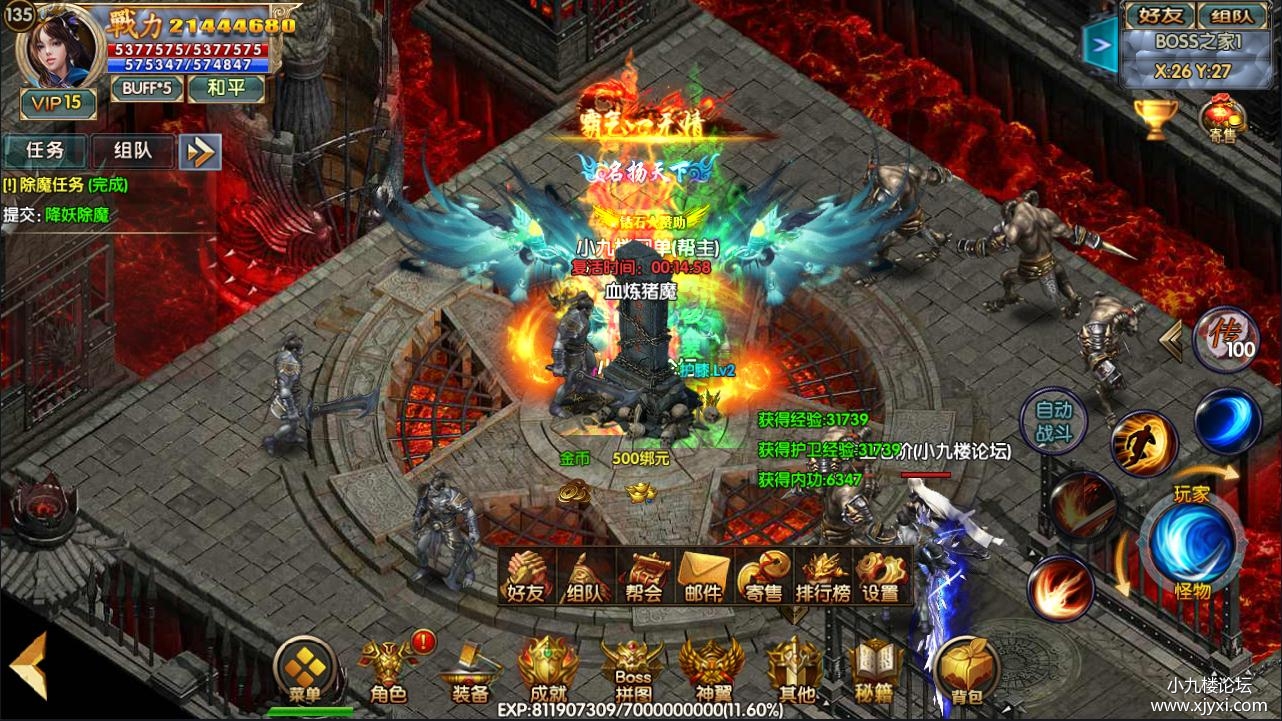The height and width of the screenshot is (721, 1282).
Task: Show the 排行榜 leaderboard
Action: coord(822,577)
